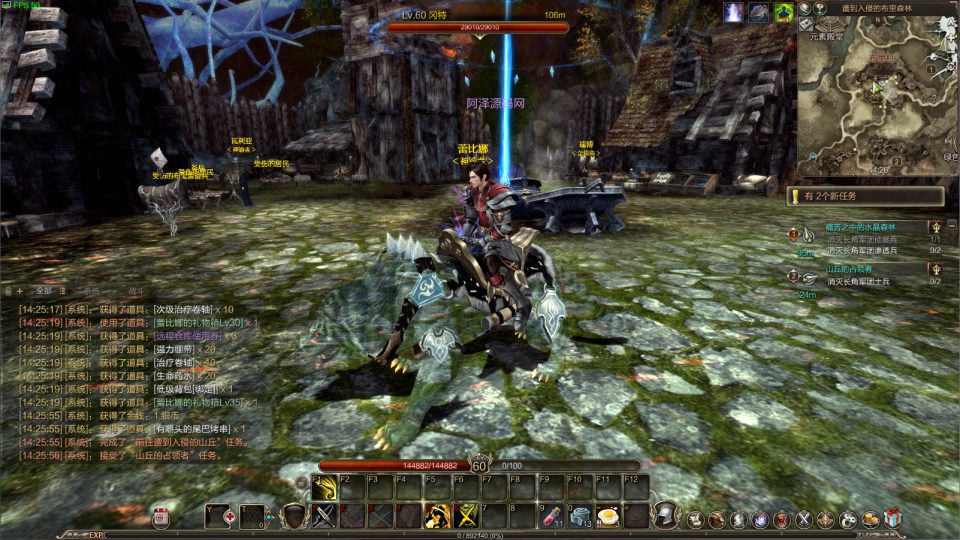Screen dimensions: 960x540
Task: Switch to the 全部 chat tab
Action: [x=43, y=291]
